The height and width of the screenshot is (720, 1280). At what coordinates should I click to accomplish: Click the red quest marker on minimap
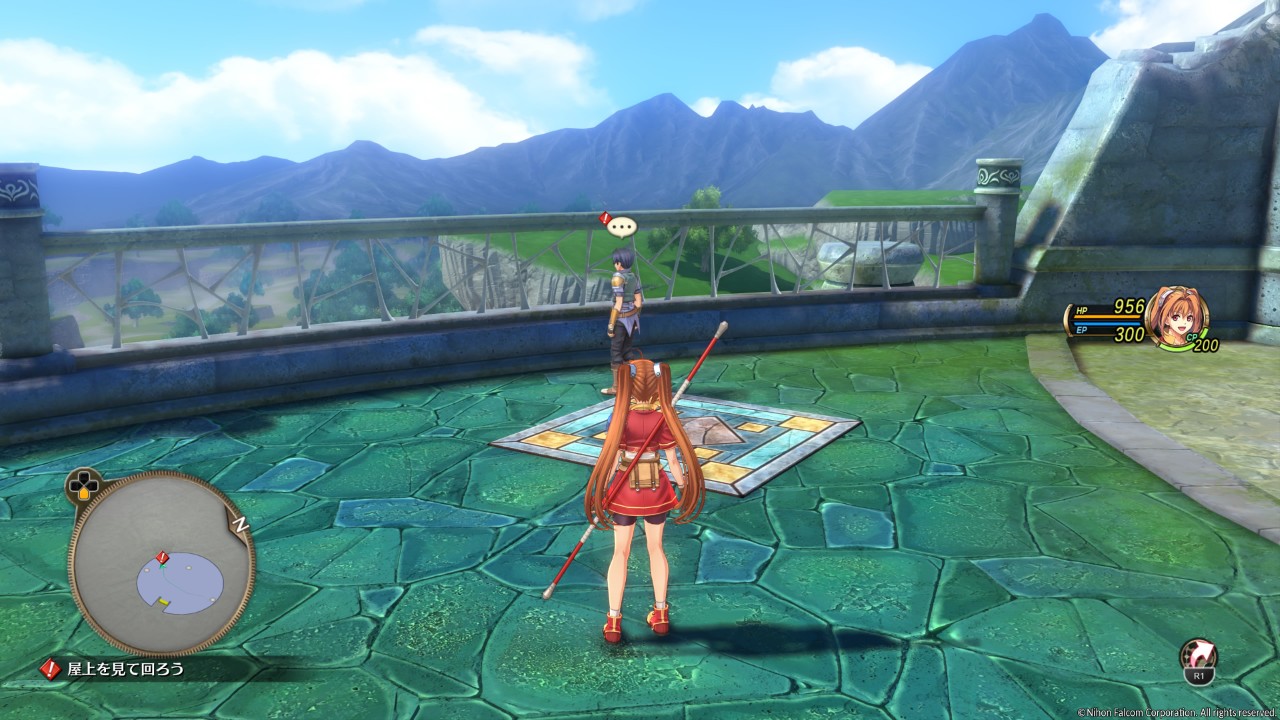tap(162, 557)
